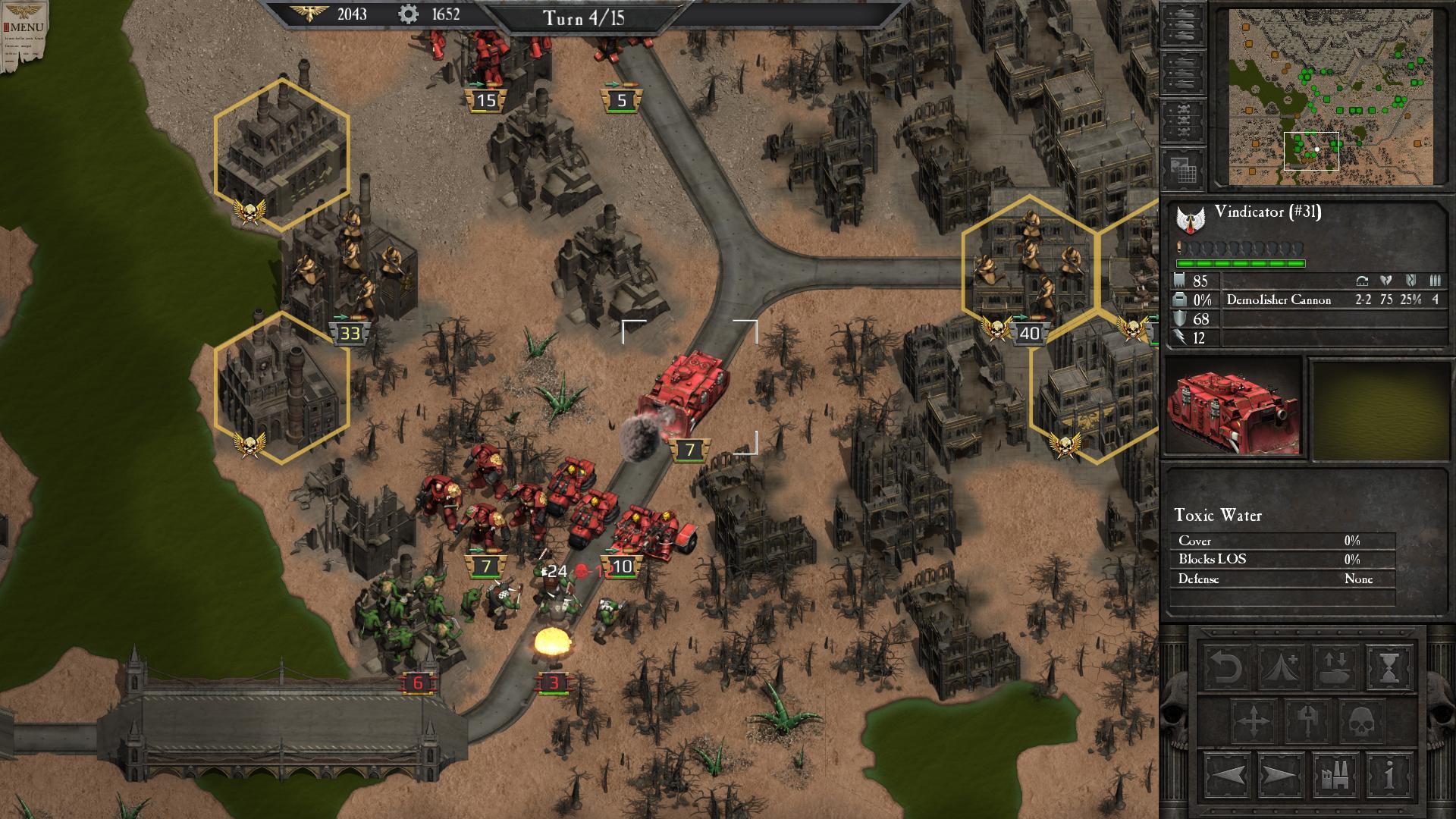Toggle the strategic map grid overlay panel
1456x819 pixels.
[1185, 168]
